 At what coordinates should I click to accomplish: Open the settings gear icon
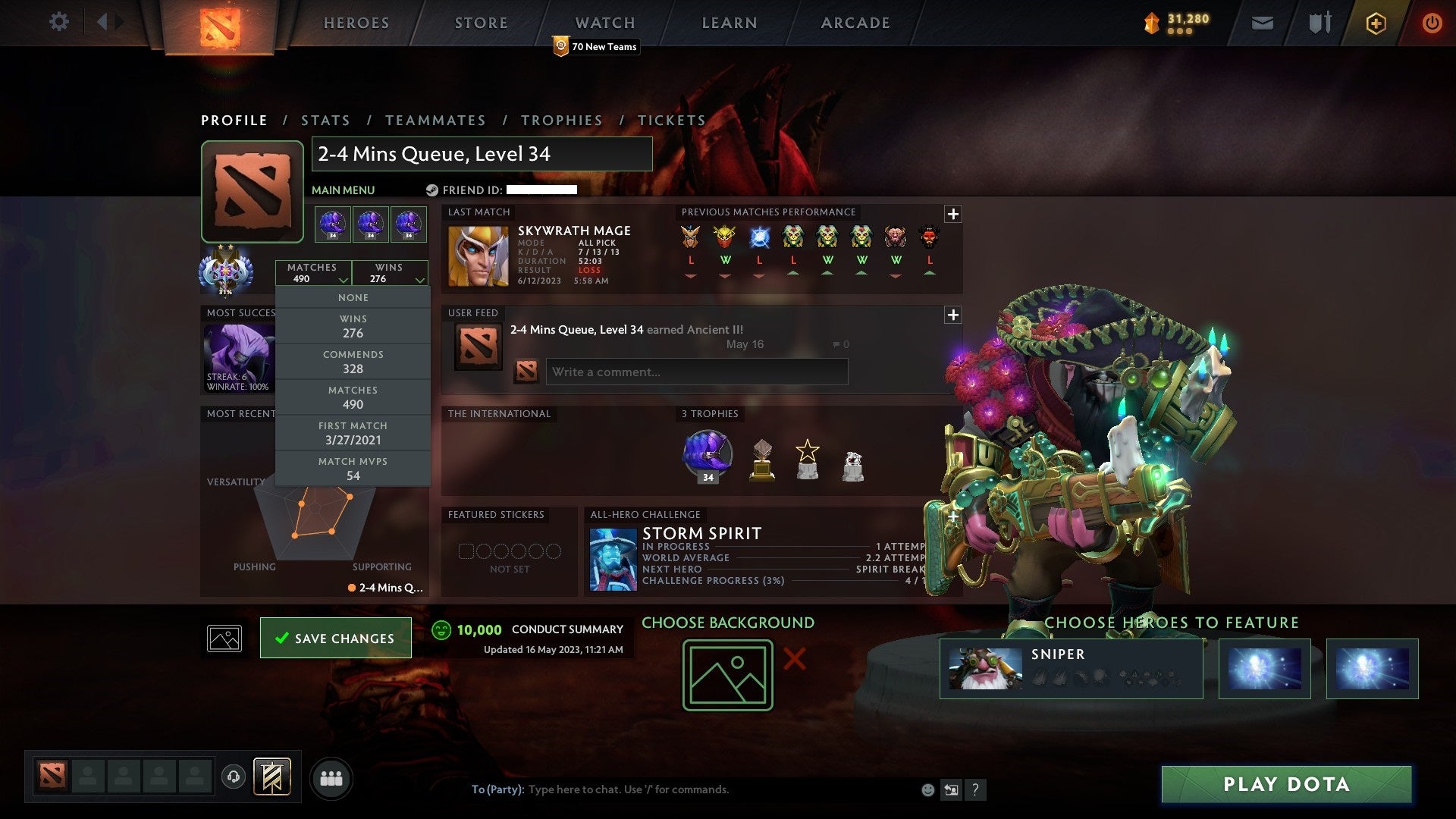pyautogui.click(x=59, y=22)
